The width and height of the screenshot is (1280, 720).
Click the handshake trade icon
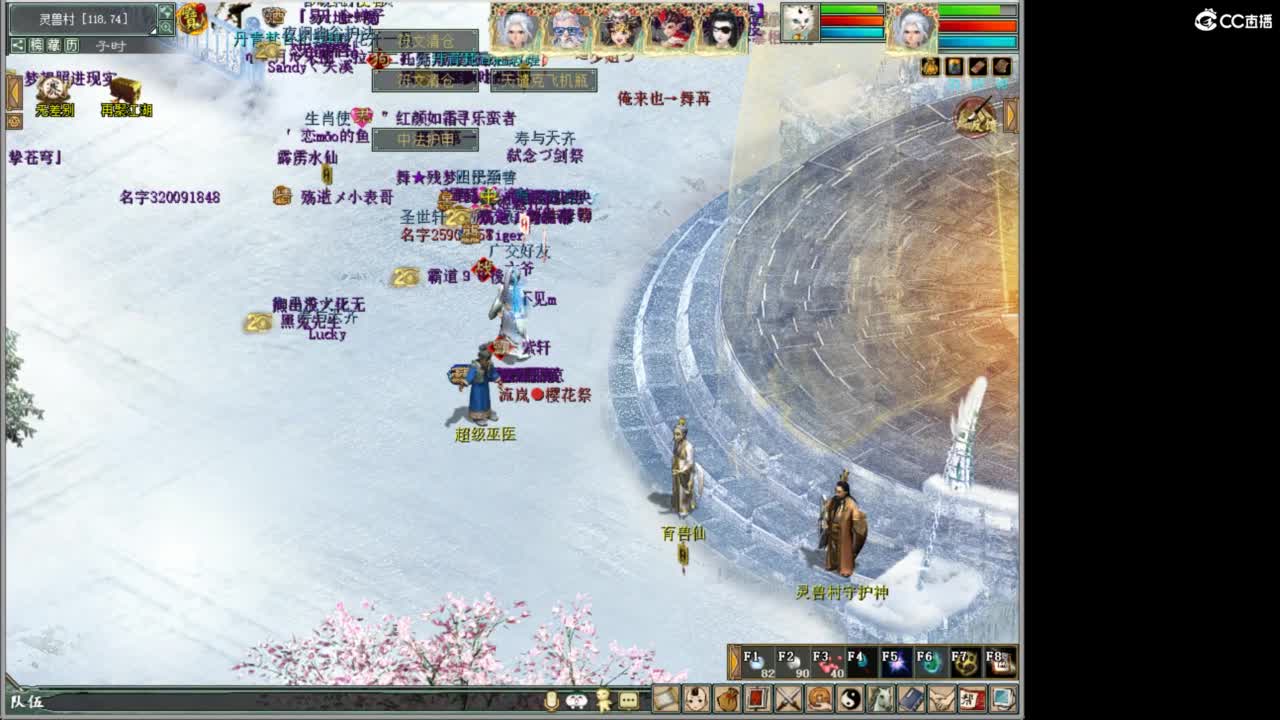[940, 701]
